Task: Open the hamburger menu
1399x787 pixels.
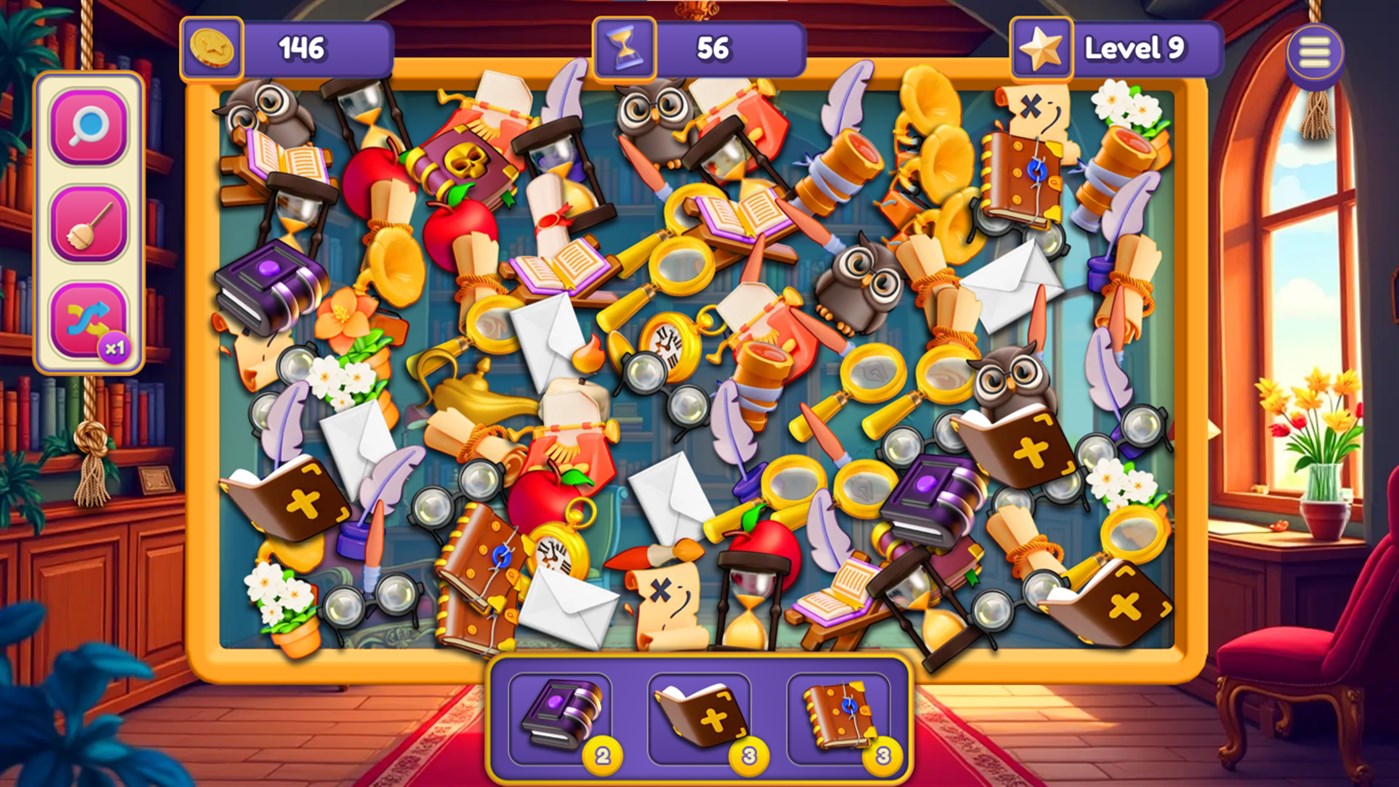Action: click(1315, 50)
